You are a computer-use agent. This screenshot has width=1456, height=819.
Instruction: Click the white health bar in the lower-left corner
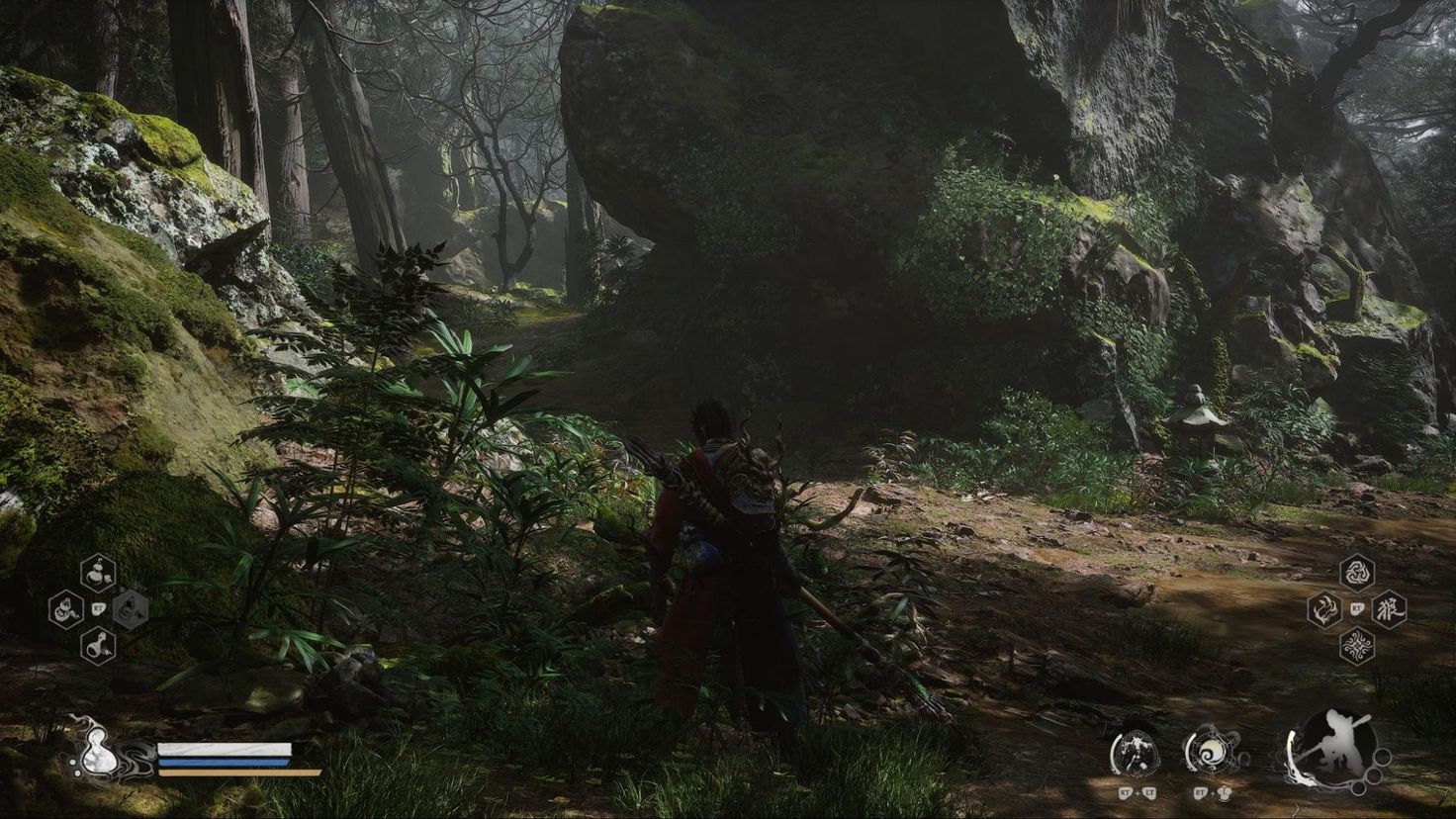click(225, 750)
